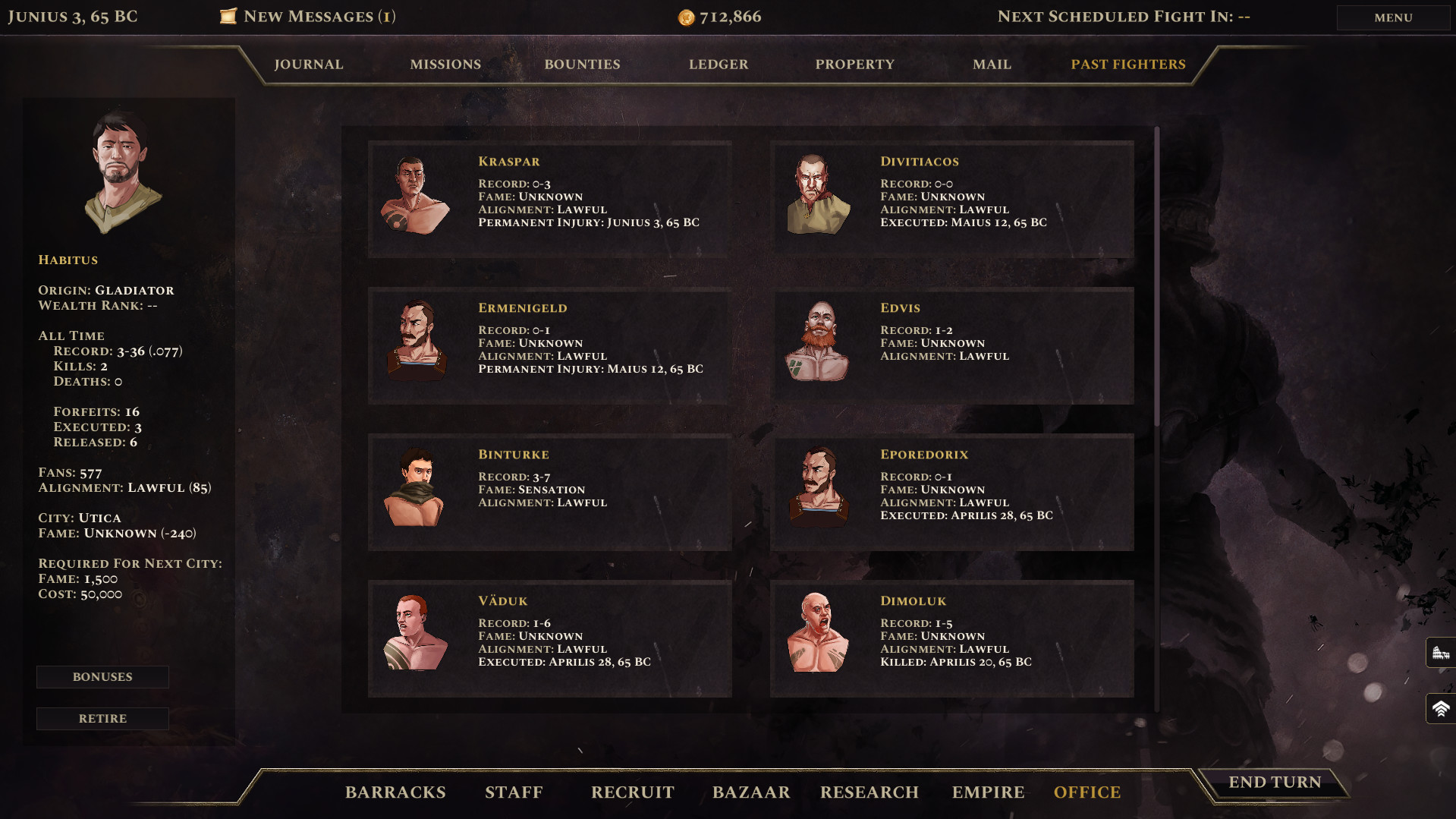
Task: Switch to the Journal tab
Action: [x=309, y=65]
